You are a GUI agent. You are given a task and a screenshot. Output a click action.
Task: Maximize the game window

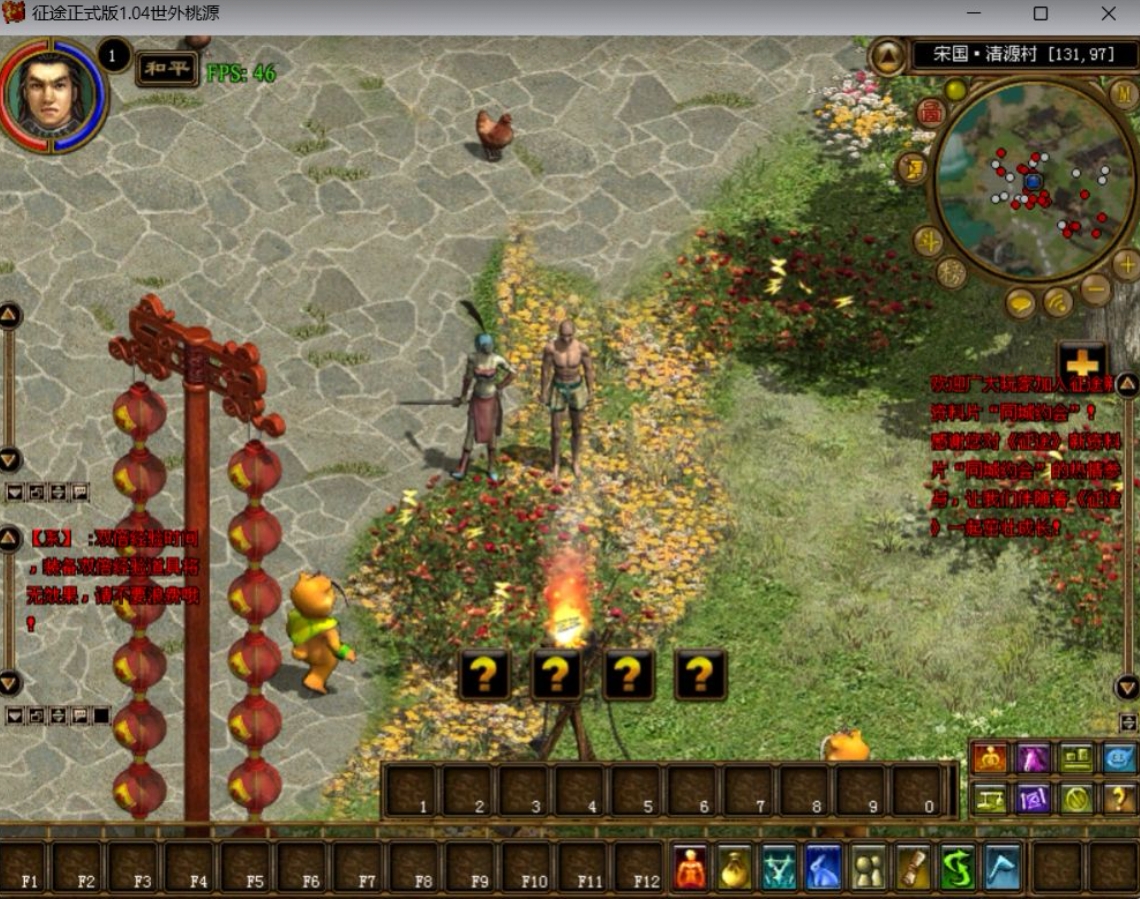pos(1040,14)
